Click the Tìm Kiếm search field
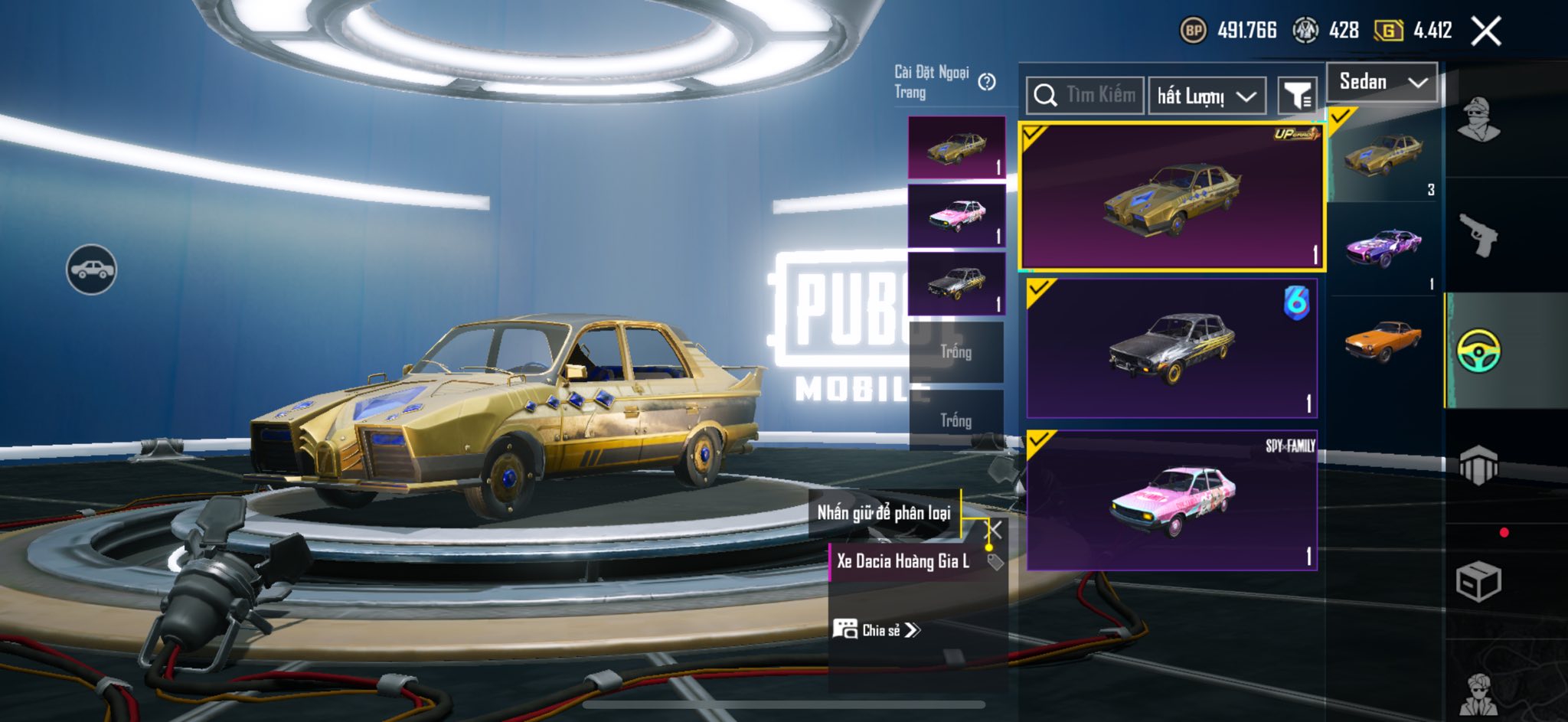 point(1085,95)
